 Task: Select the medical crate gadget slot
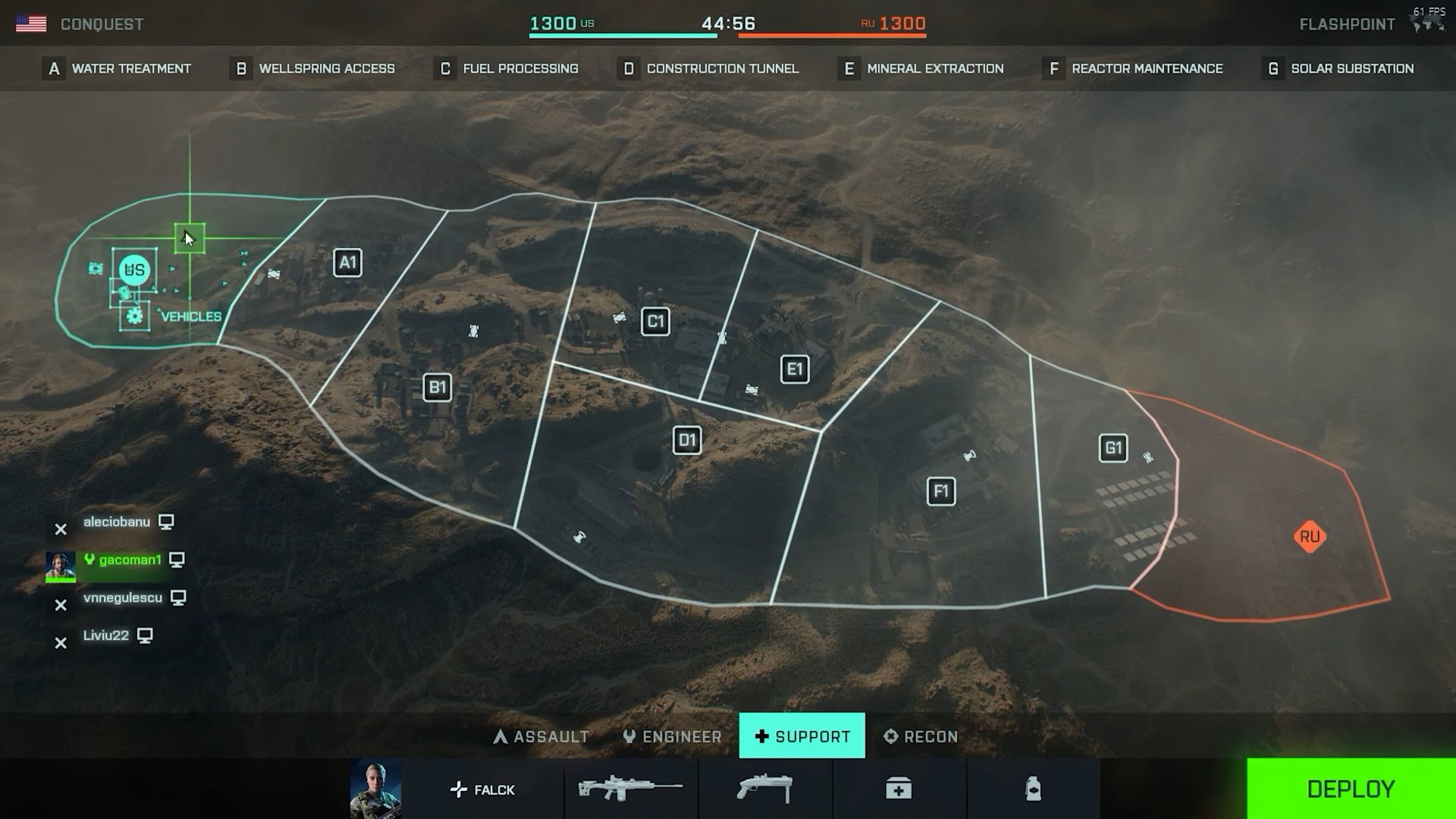[x=899, y=789]
